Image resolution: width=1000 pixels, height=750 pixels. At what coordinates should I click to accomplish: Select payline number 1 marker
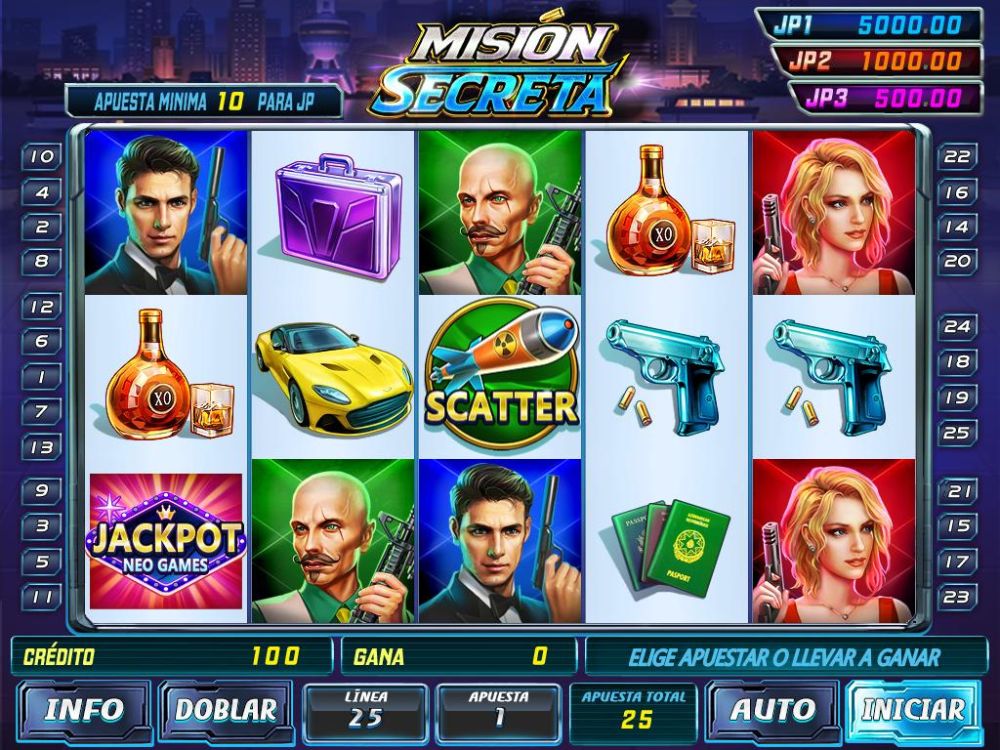[42, 377]
